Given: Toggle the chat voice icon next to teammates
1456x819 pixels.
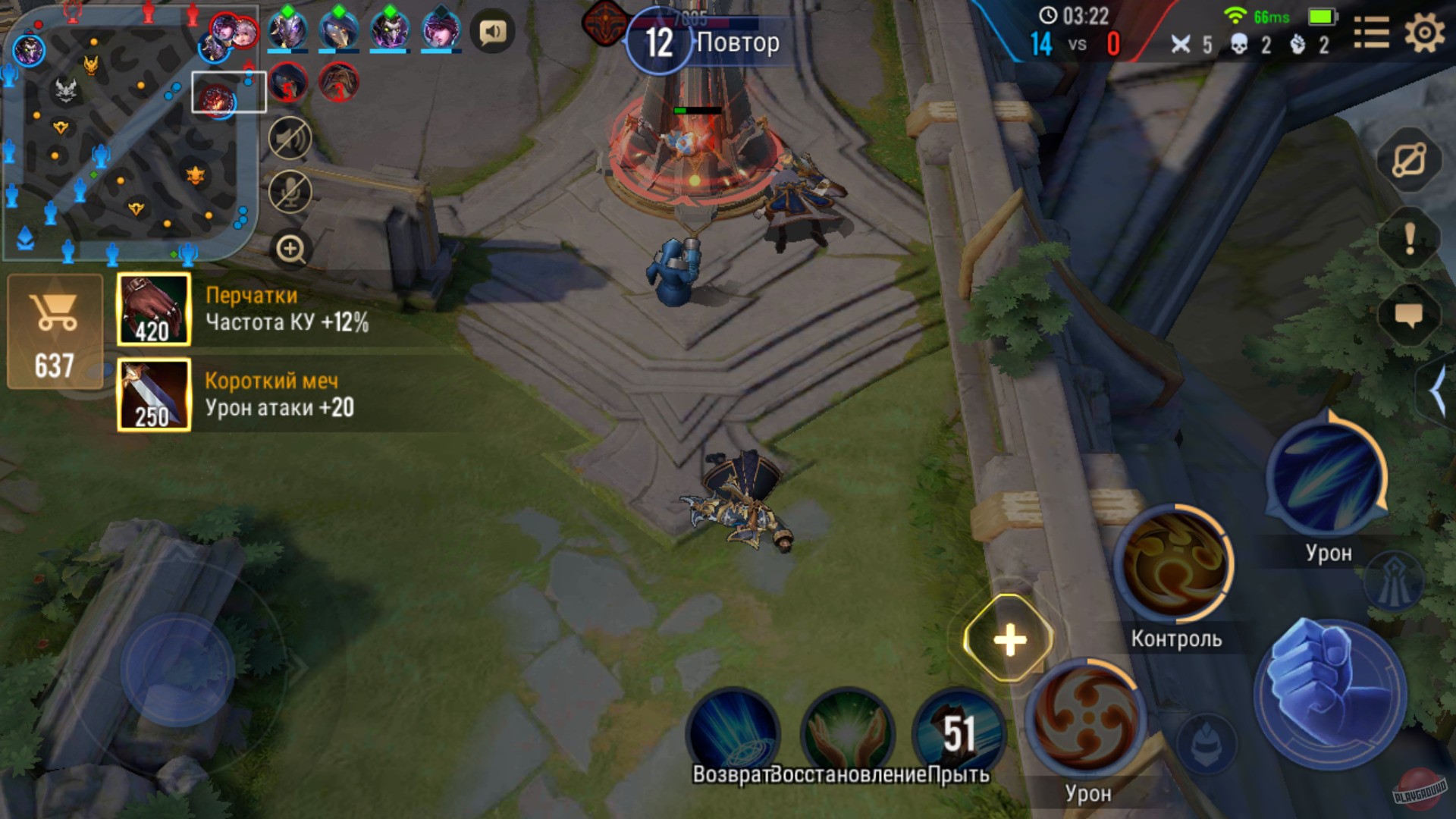Looking at the screenshot, I should (x=491, y=31).
